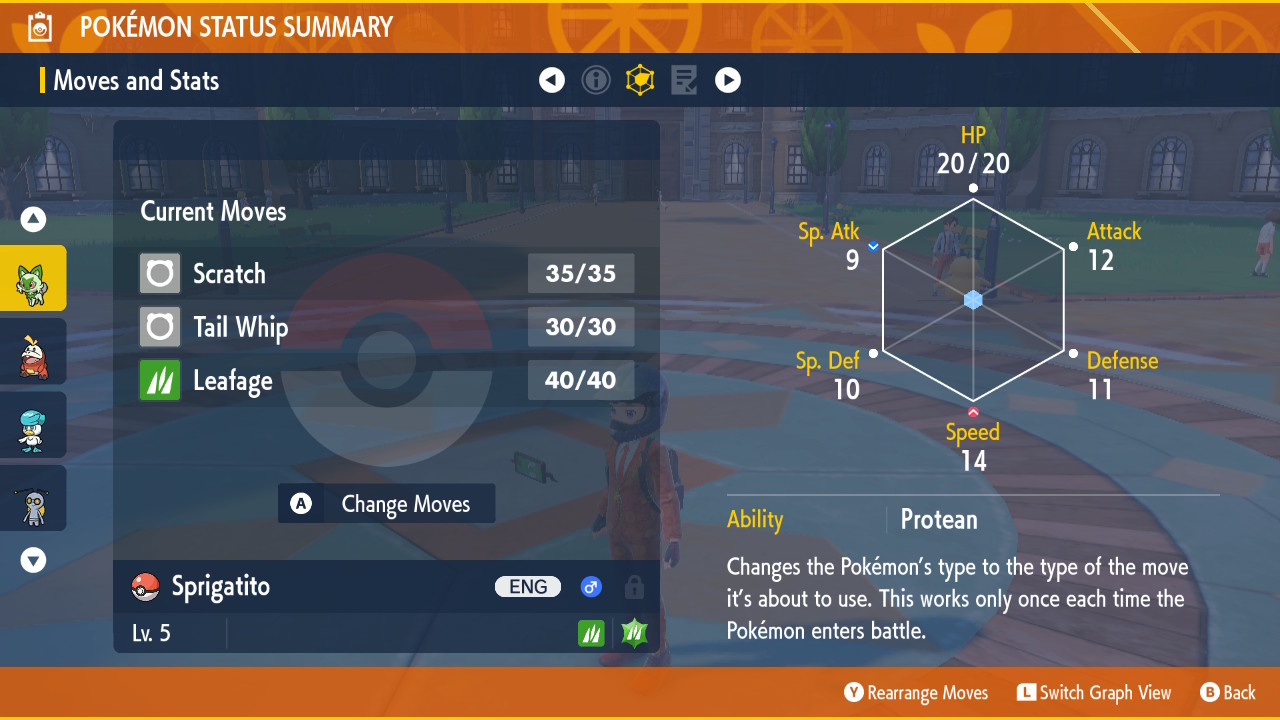Click the Back option

tap(1228, 693)
